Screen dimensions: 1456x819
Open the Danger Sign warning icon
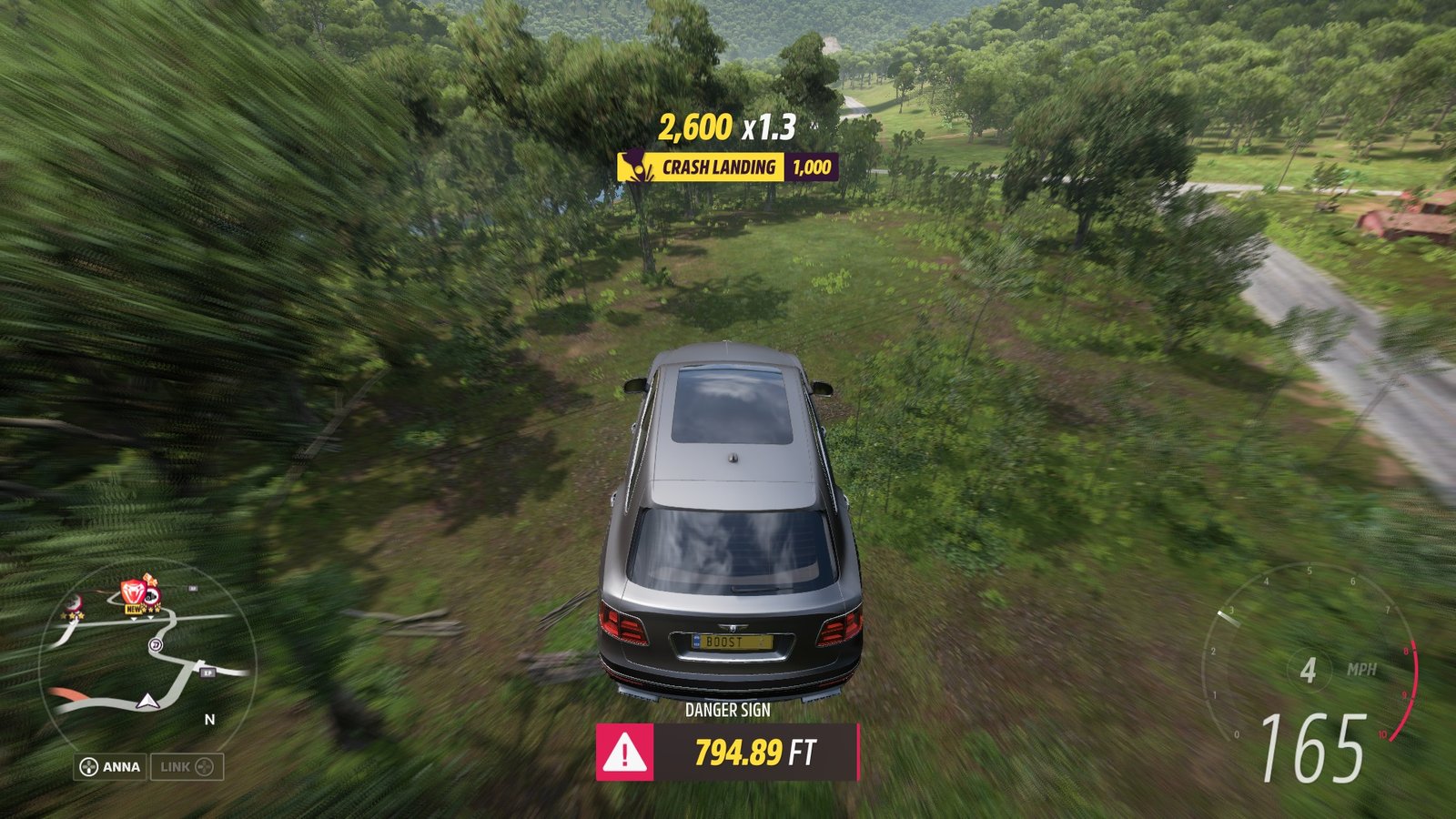[624, 753]
